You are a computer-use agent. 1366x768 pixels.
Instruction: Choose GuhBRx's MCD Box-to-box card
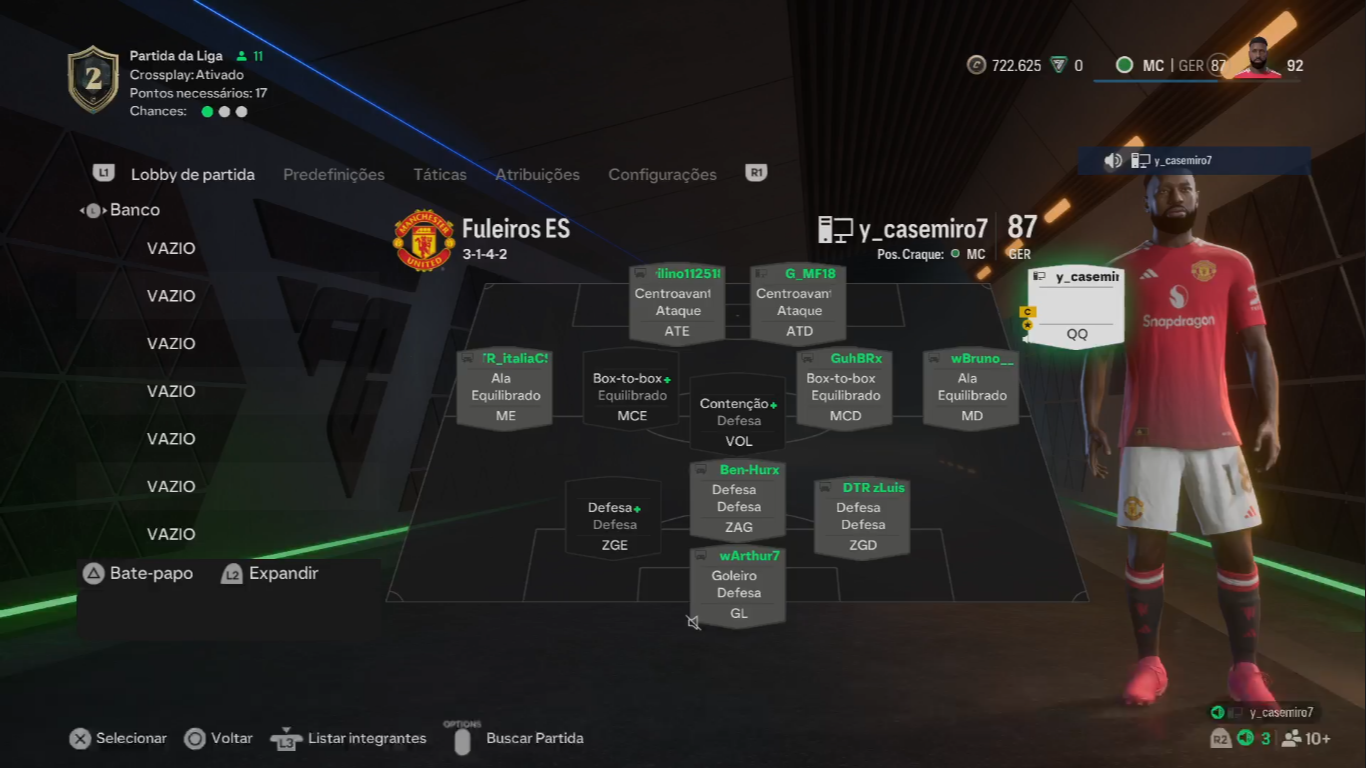[844, 389]
